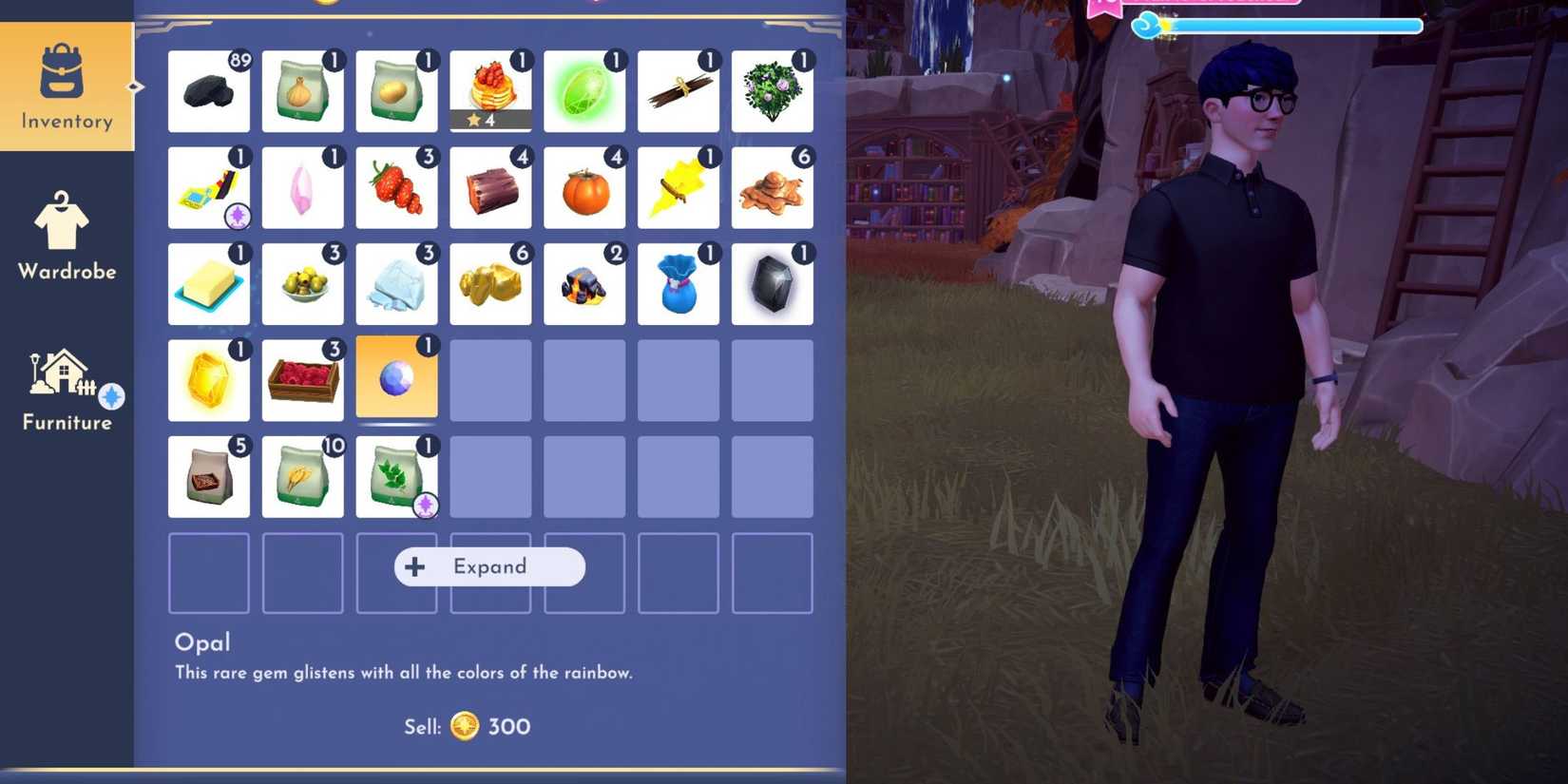Select the yellow Topaz gem
This screenshot has height=784, width=1568.
[208, 377]
